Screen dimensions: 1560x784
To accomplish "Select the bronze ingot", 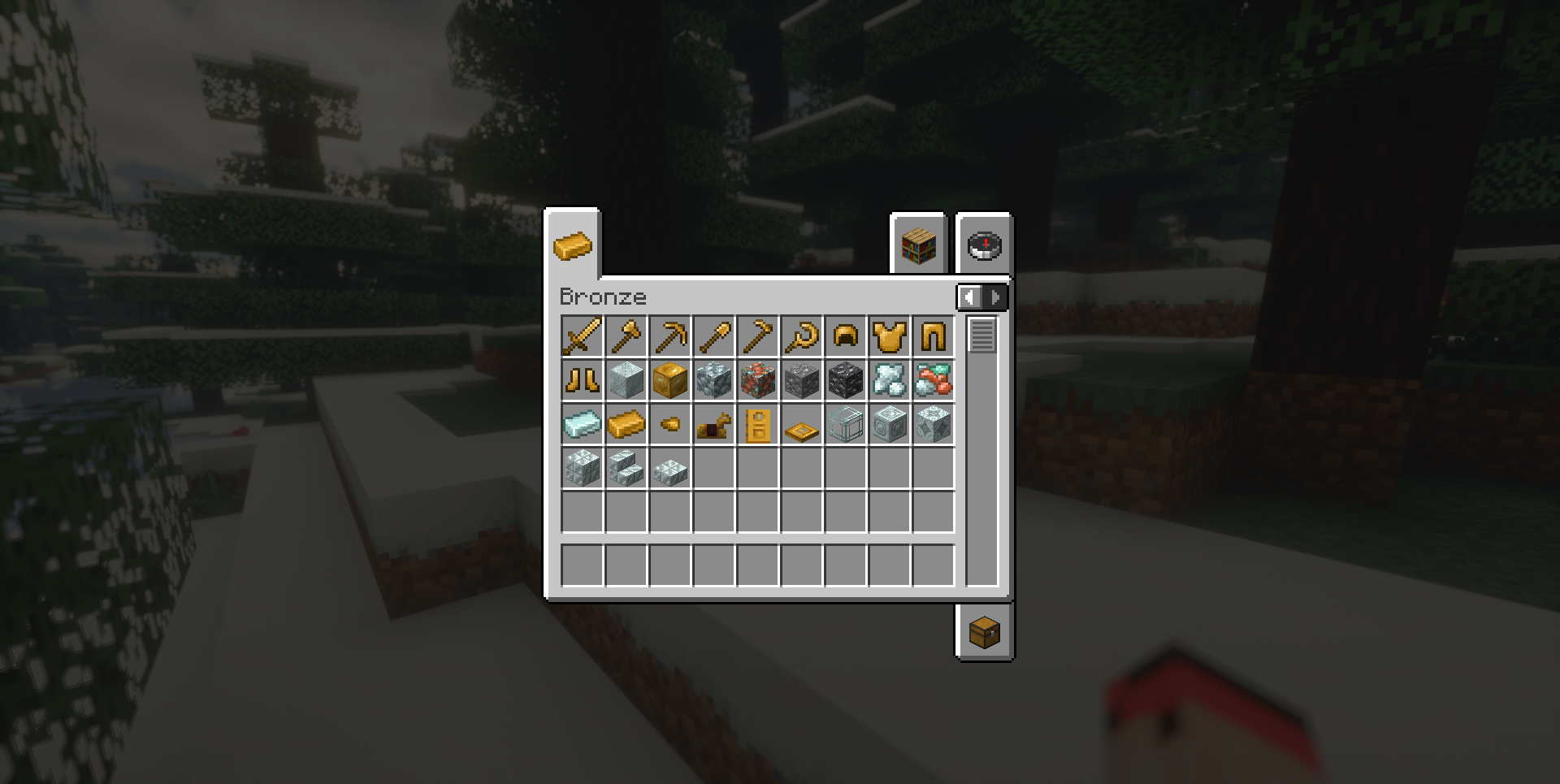I will [625, 424].
